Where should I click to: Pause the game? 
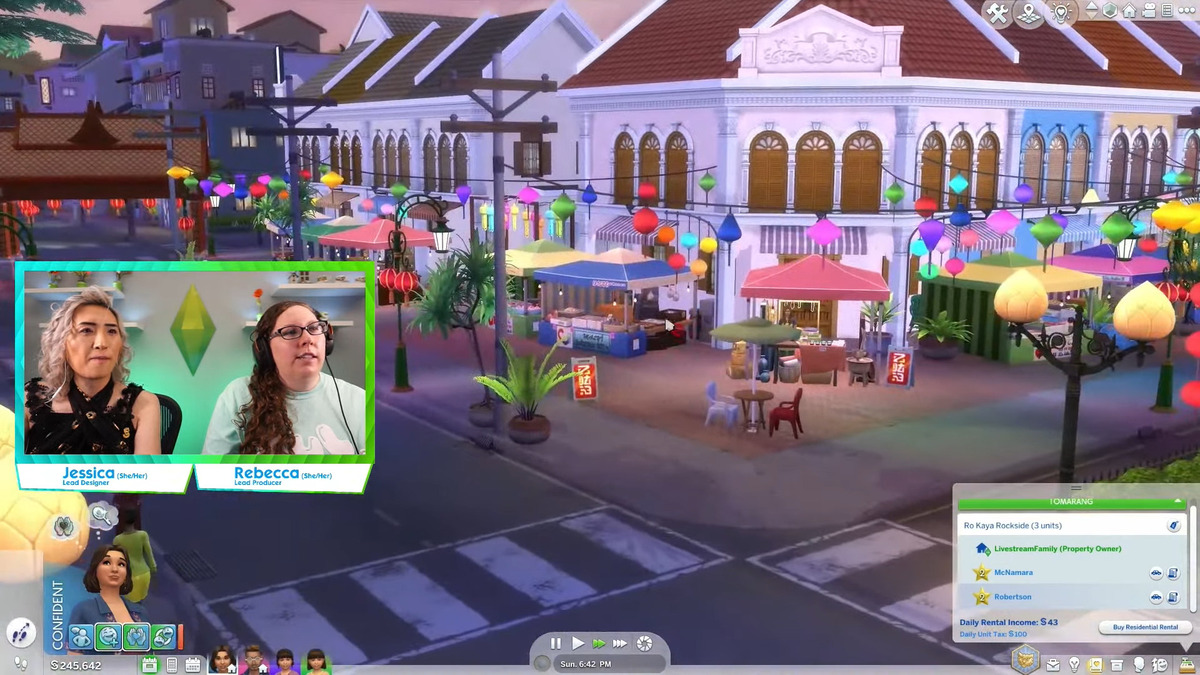click(556, 643)
